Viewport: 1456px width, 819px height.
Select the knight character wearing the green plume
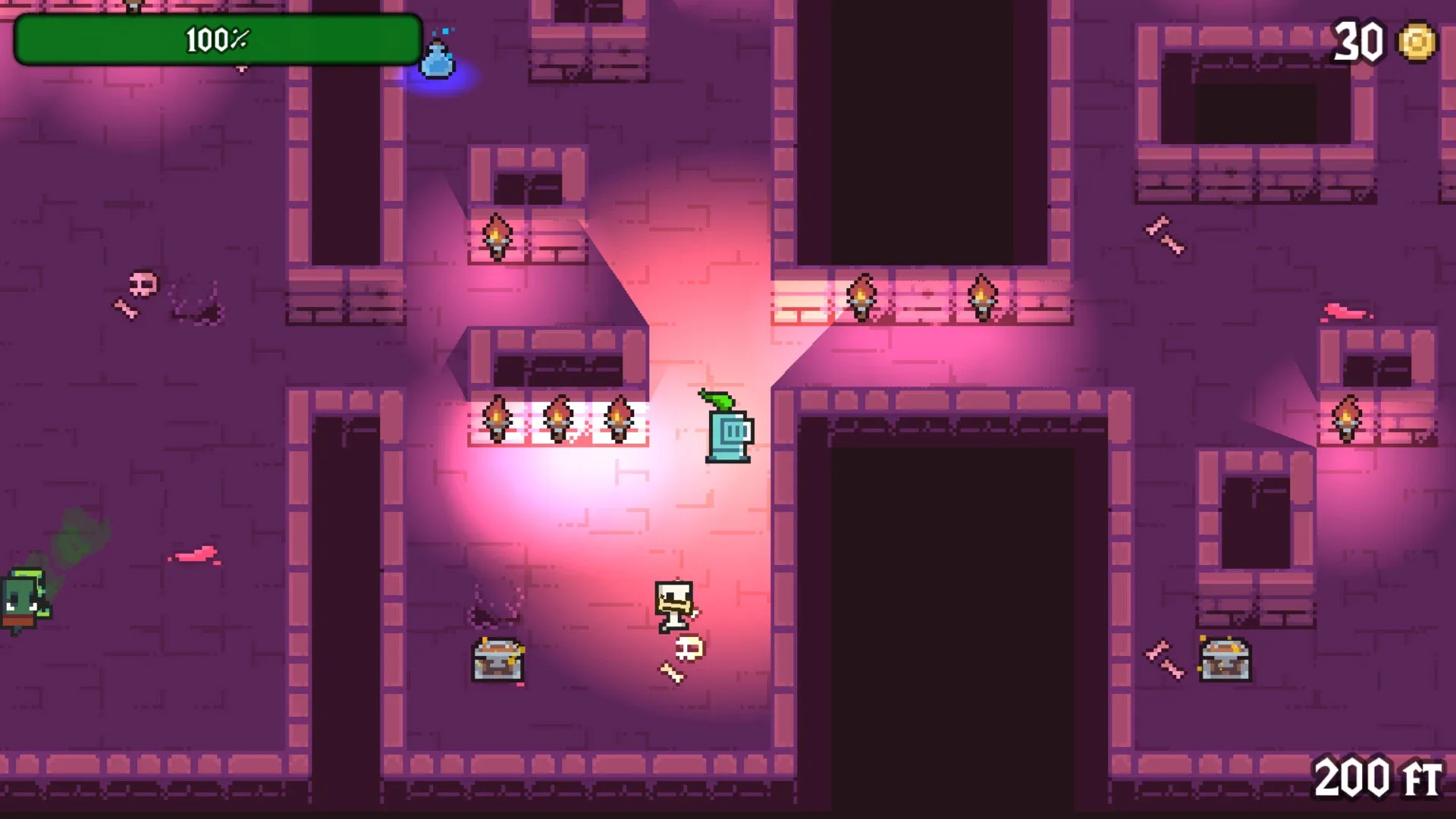pos(730,432)
